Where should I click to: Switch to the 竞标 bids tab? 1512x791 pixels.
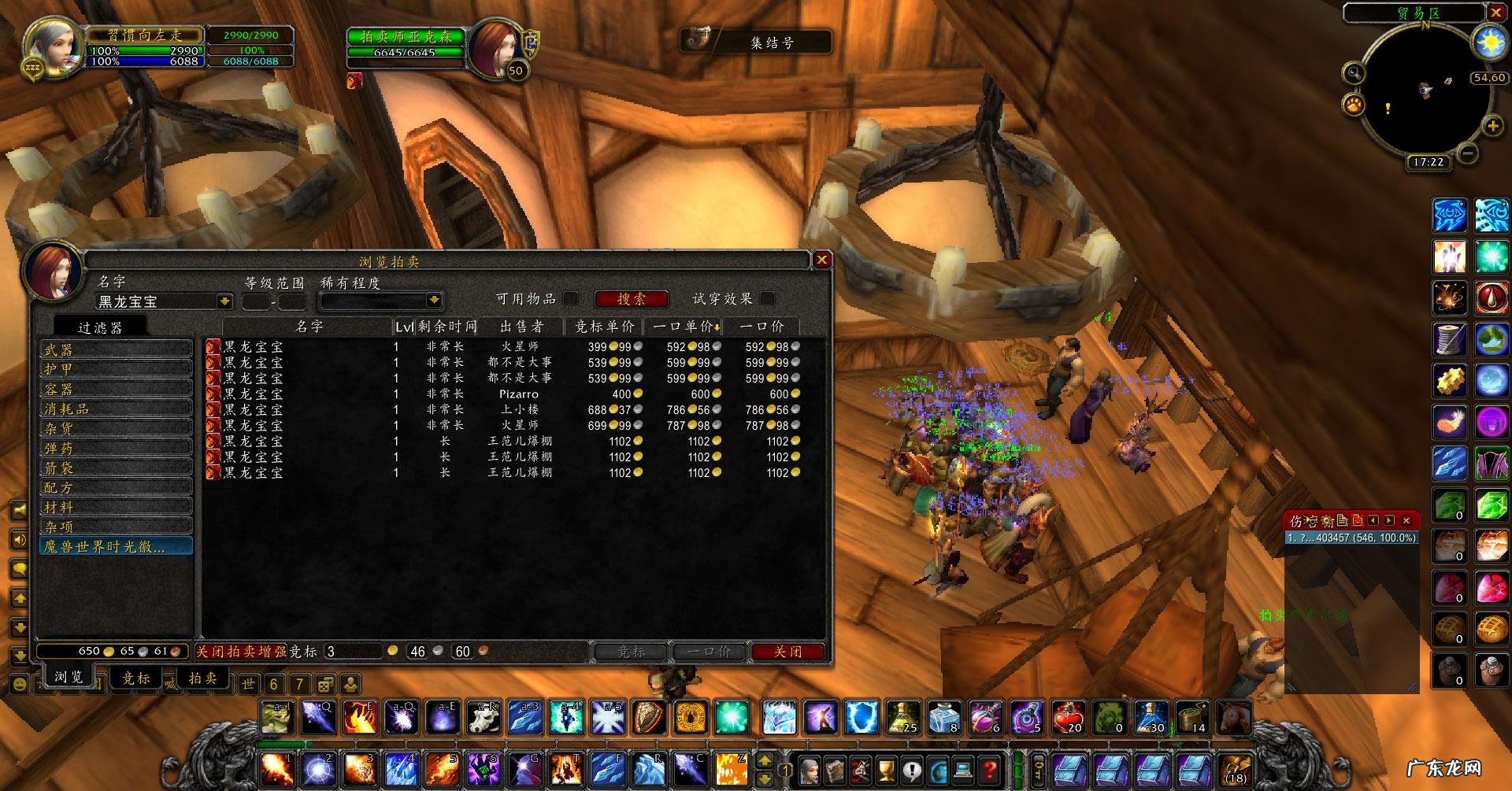(x=136, y=678)
